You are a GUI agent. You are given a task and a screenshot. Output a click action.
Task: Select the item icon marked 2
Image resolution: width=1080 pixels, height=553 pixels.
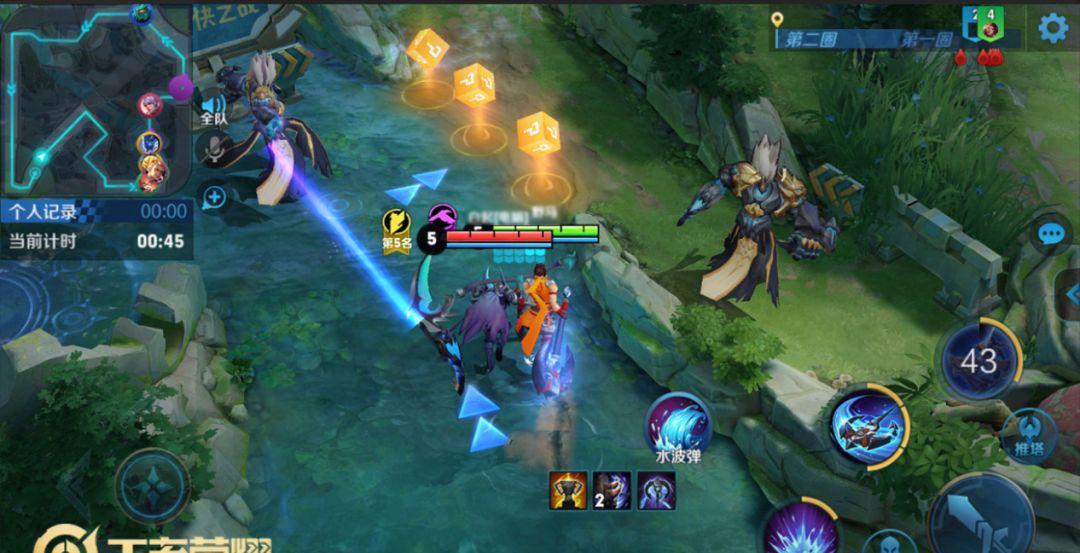pyautogui.click(x=611, y=490)
